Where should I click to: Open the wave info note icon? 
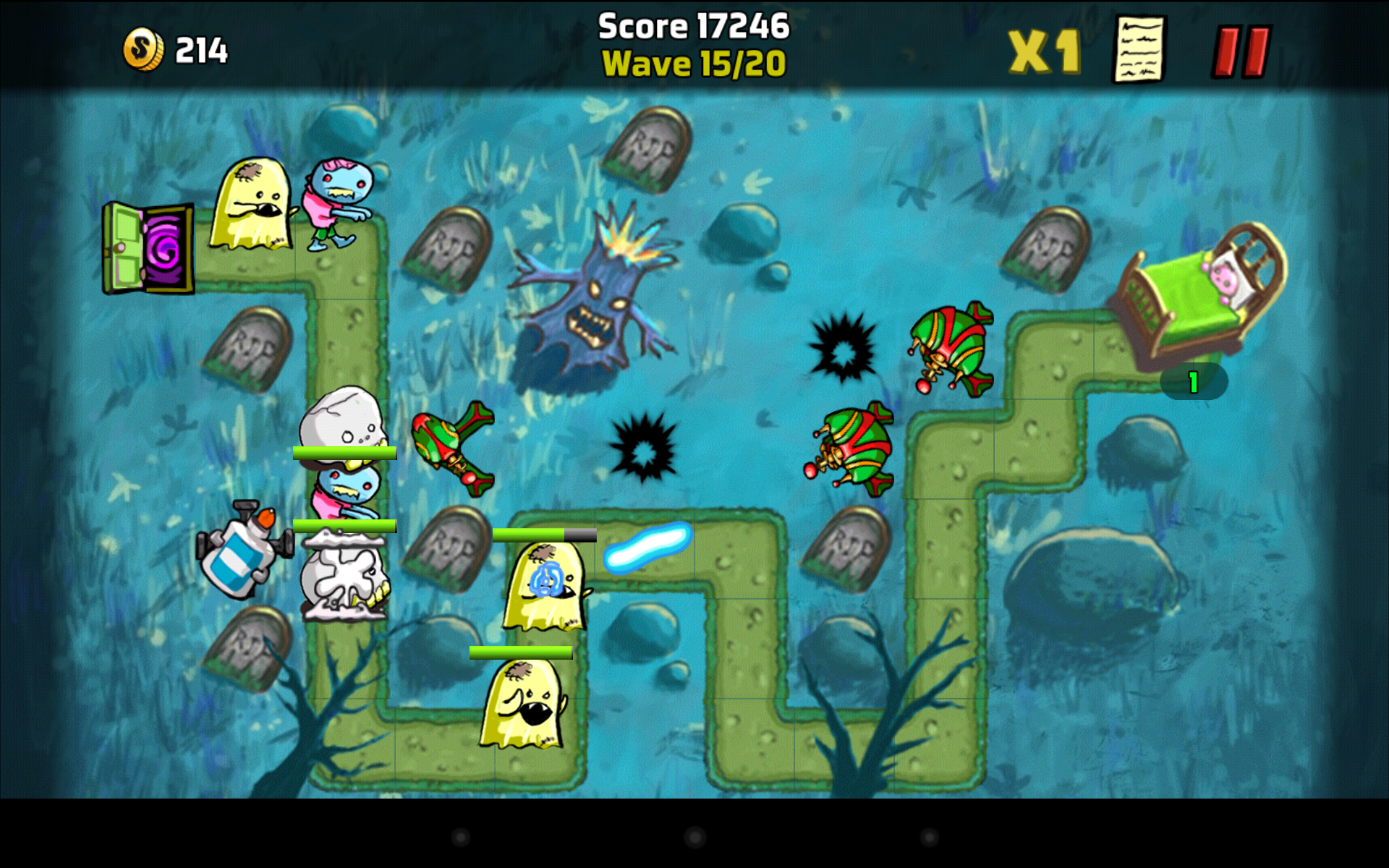(1138, 49)
